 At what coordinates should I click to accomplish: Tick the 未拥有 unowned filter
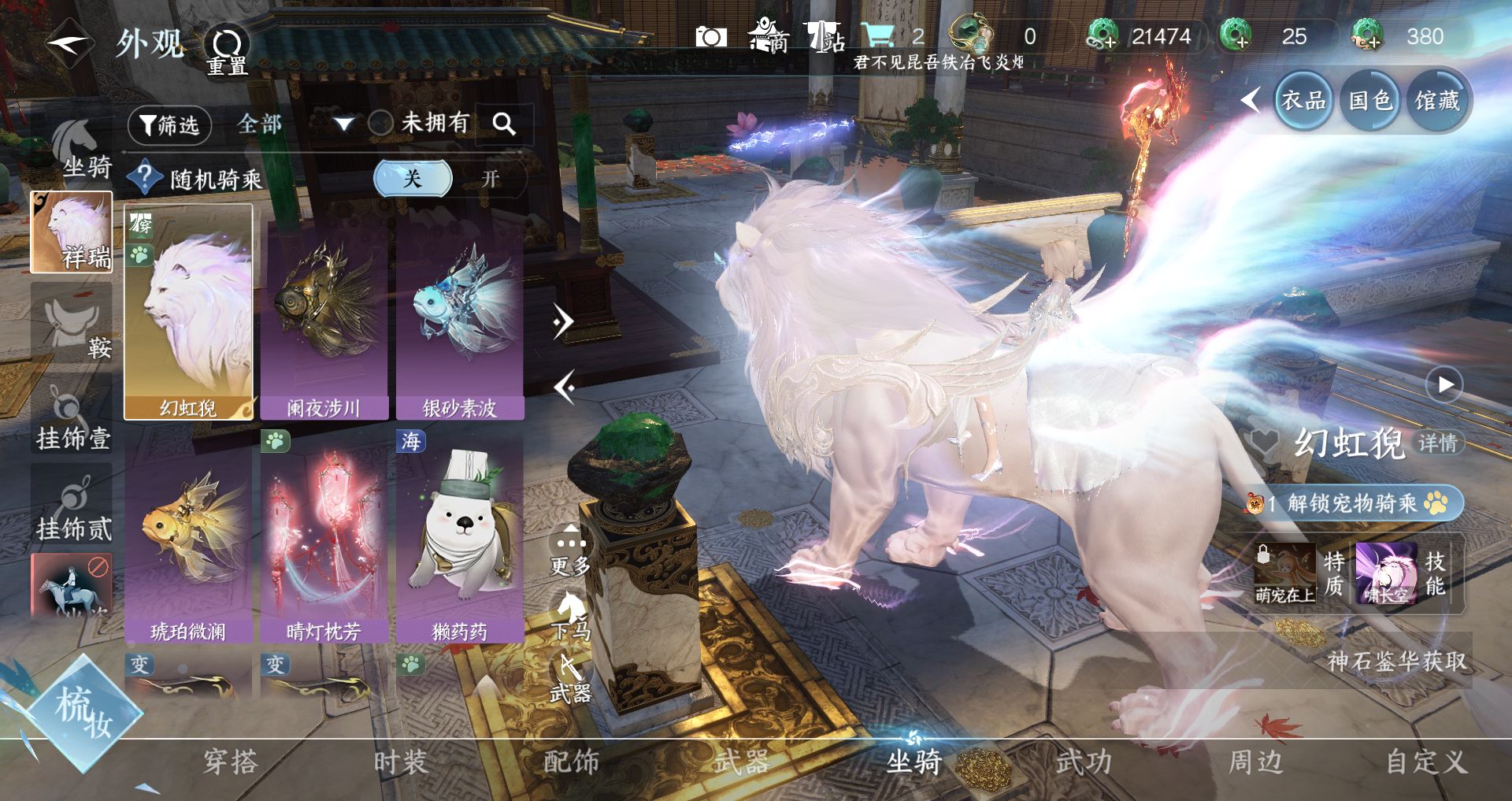(382, 123)
